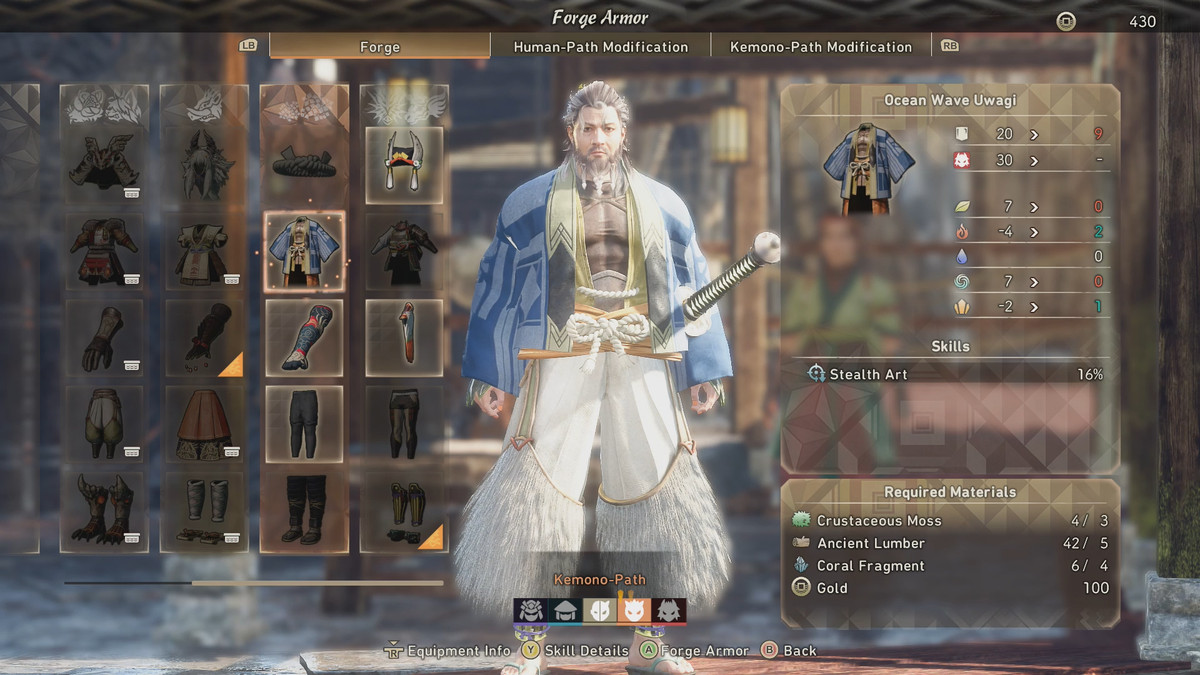
Task: Select the black braided rope headgear
Action: click(304, 163)
